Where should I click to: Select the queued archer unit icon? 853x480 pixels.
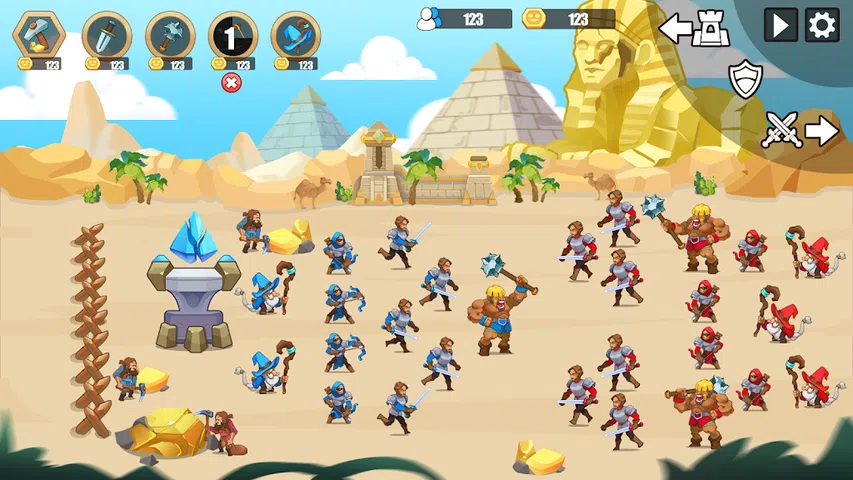click(232, 37)
